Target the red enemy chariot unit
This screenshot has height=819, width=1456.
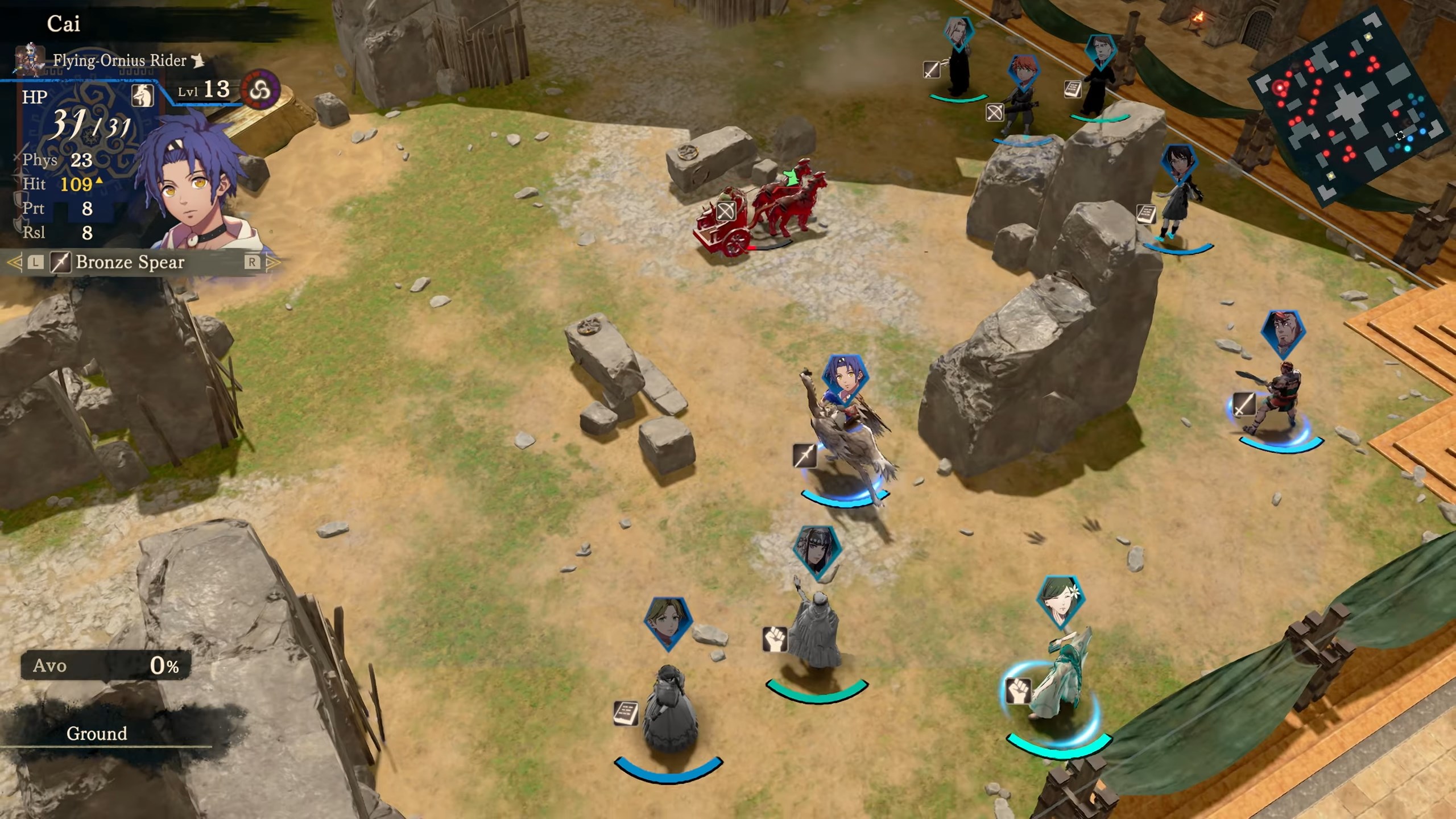pos(756,210)
